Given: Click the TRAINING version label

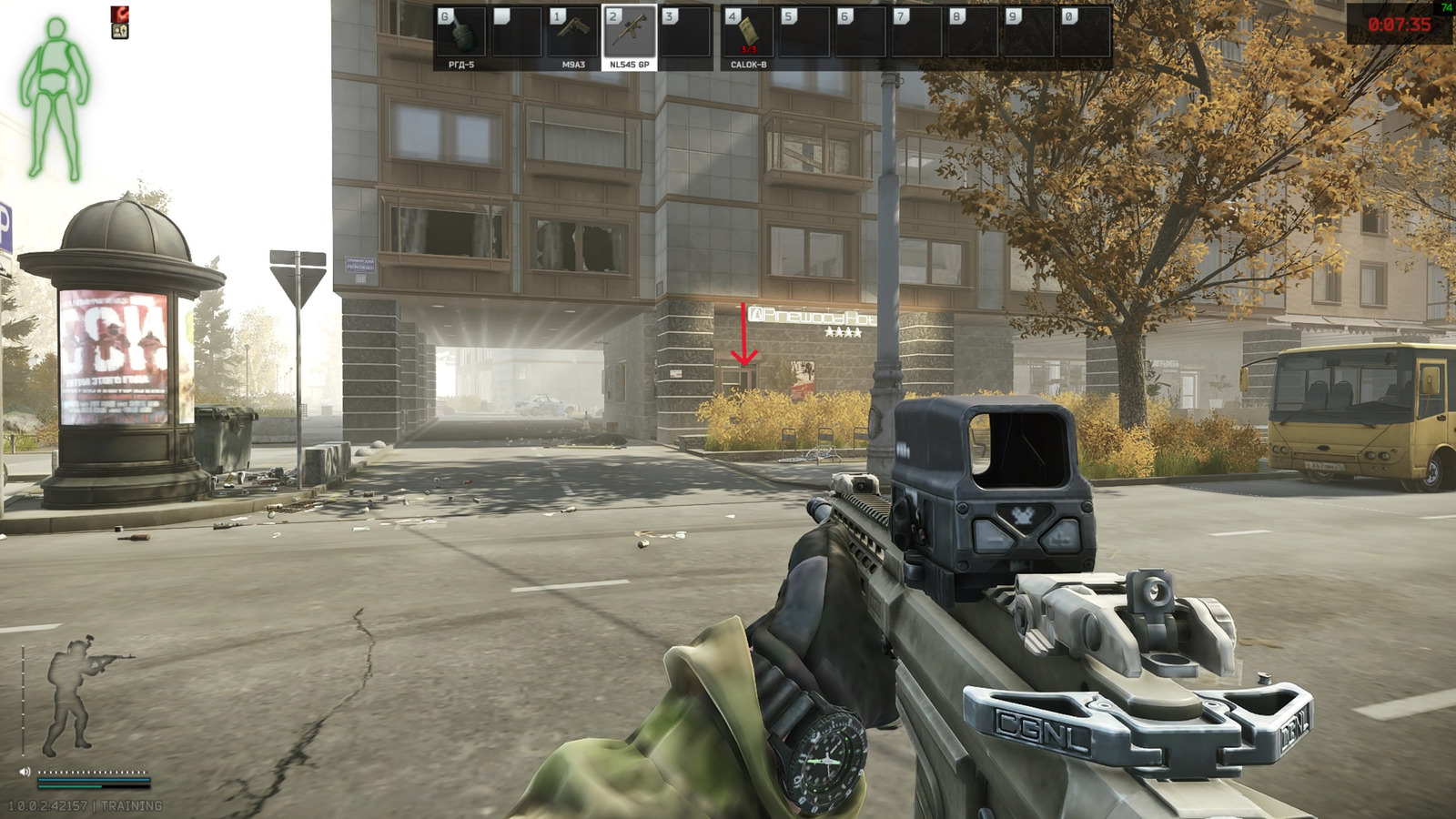Looking at the screenshot, I should (132, 804).
